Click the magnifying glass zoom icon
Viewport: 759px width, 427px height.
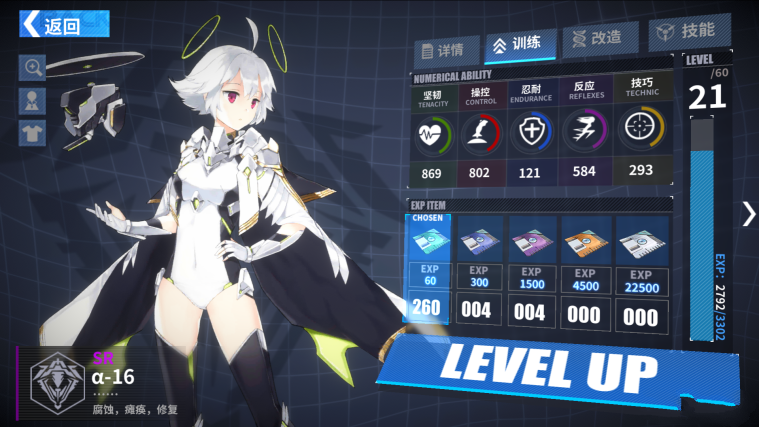pos(33,68)
